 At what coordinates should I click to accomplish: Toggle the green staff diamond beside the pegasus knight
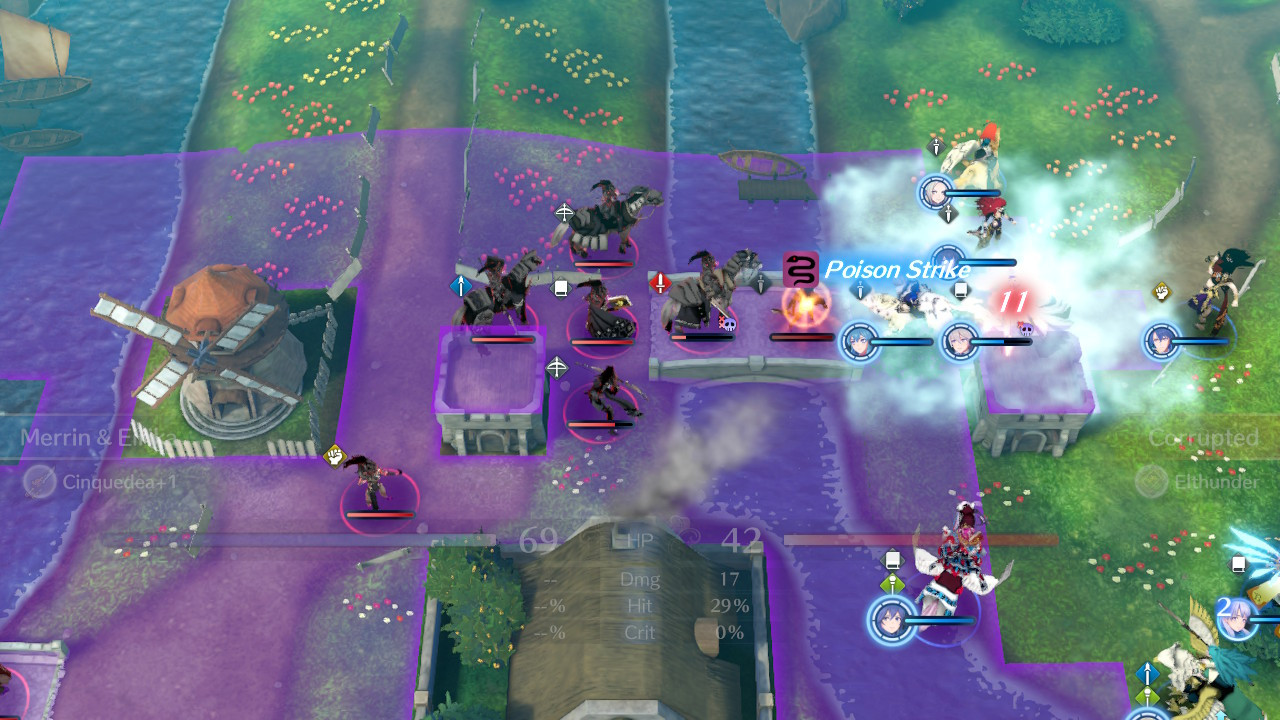[1147, 693]
